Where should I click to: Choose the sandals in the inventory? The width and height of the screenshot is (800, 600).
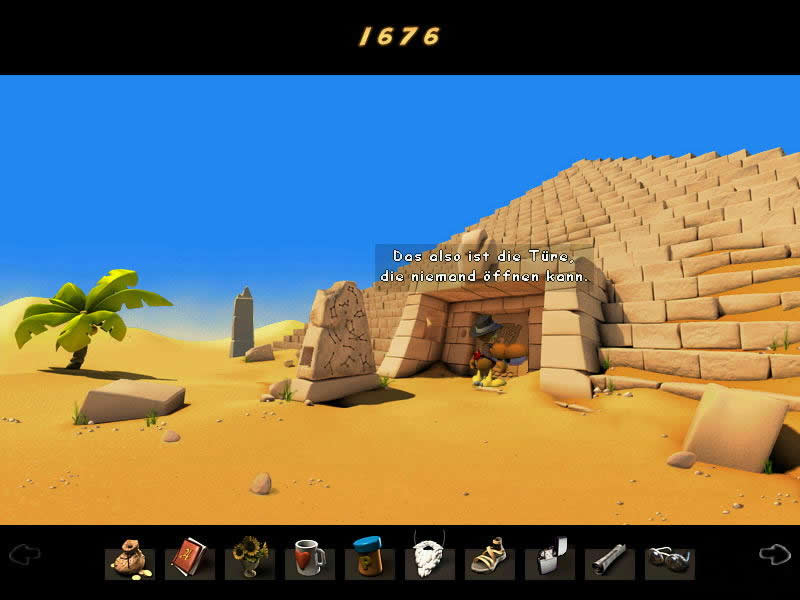tap(489, 559)
